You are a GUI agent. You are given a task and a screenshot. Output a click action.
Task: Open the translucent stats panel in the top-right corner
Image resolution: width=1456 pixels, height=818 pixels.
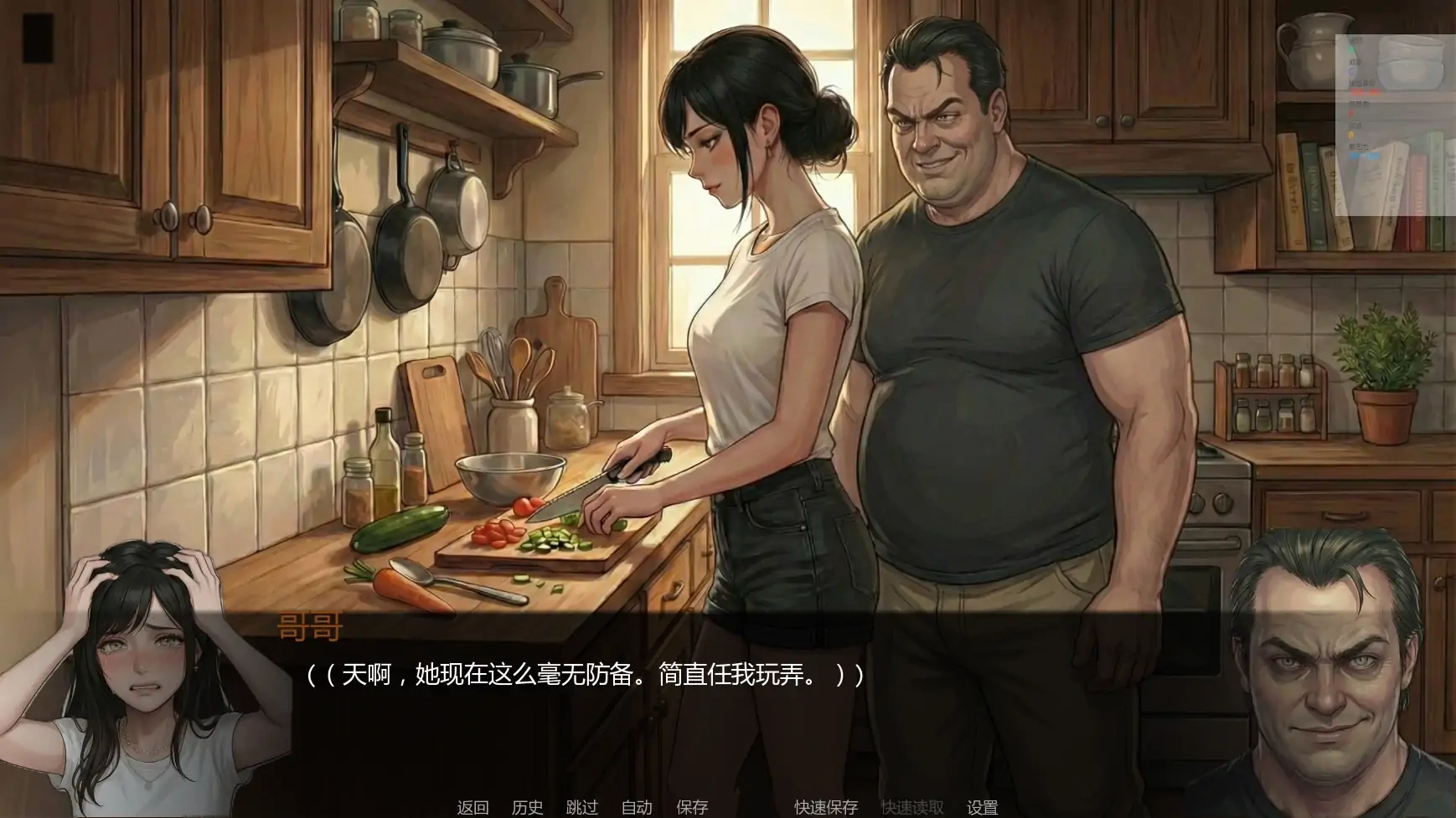tap(1391, 121)
